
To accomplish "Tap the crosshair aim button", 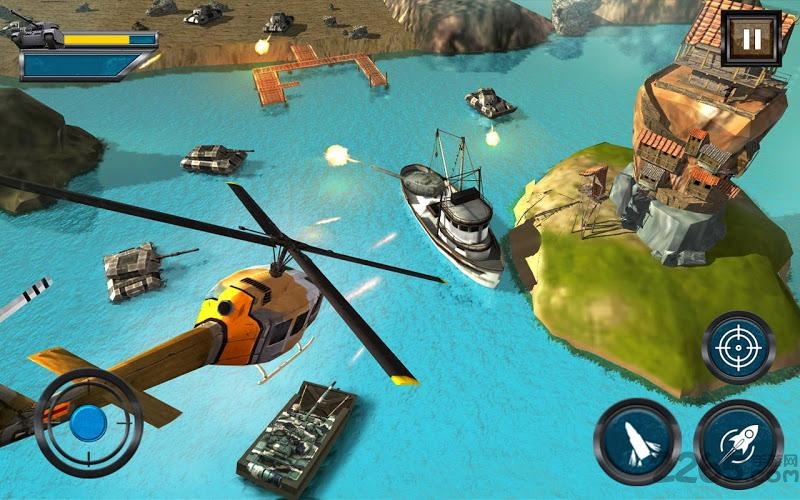I will pos(738,349).
